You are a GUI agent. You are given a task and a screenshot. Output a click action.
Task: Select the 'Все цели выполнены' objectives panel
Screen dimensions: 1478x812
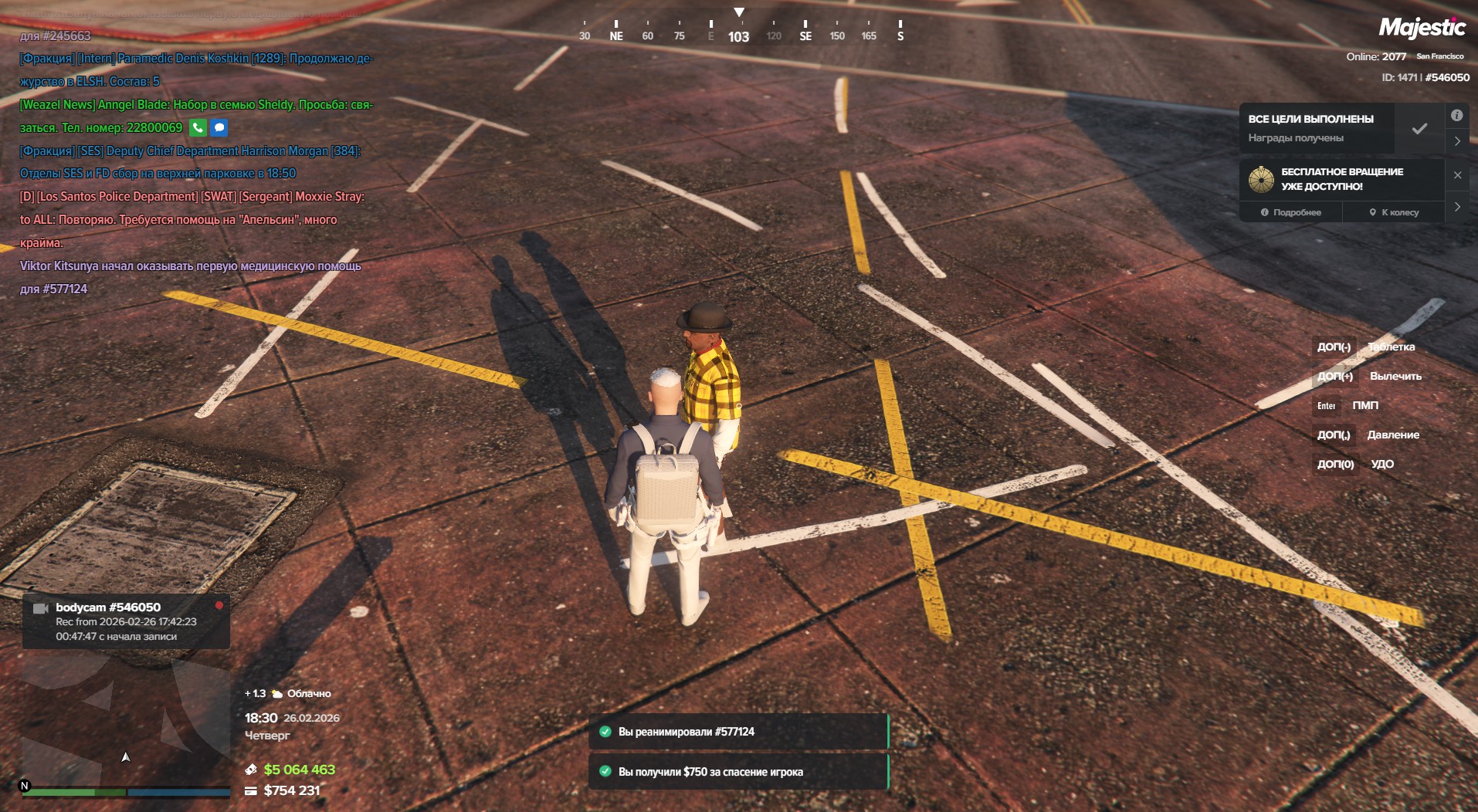pos(1317,128)
